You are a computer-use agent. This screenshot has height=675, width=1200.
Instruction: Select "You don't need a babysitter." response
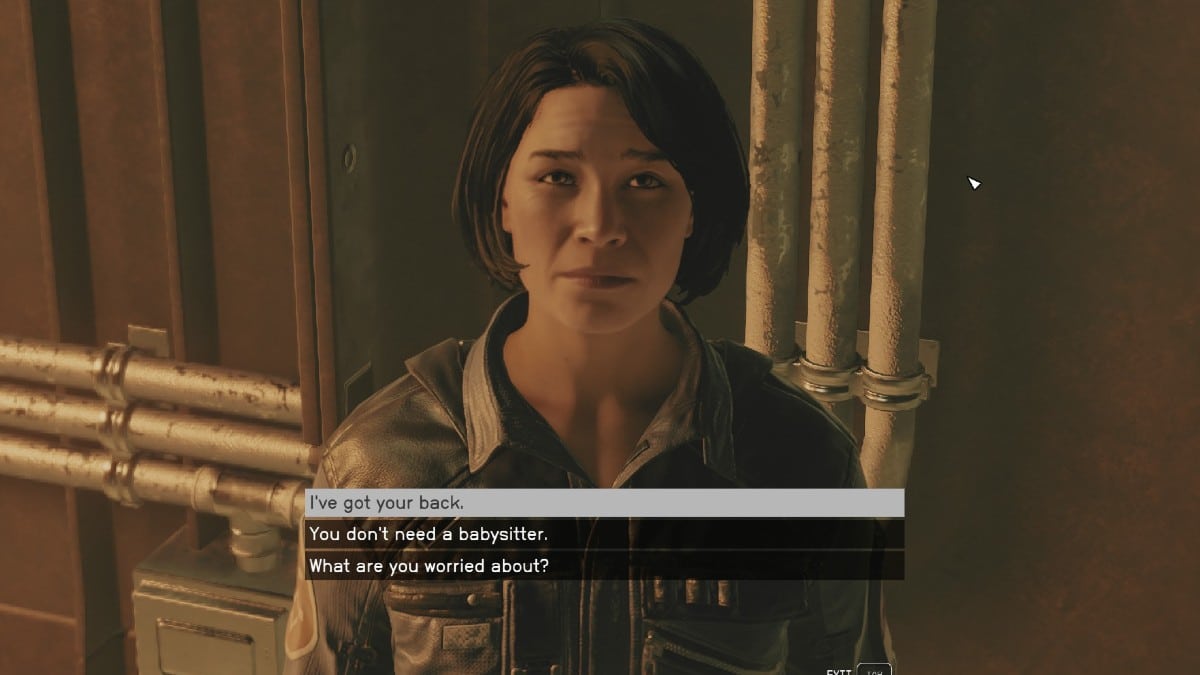tap(604, 534)
